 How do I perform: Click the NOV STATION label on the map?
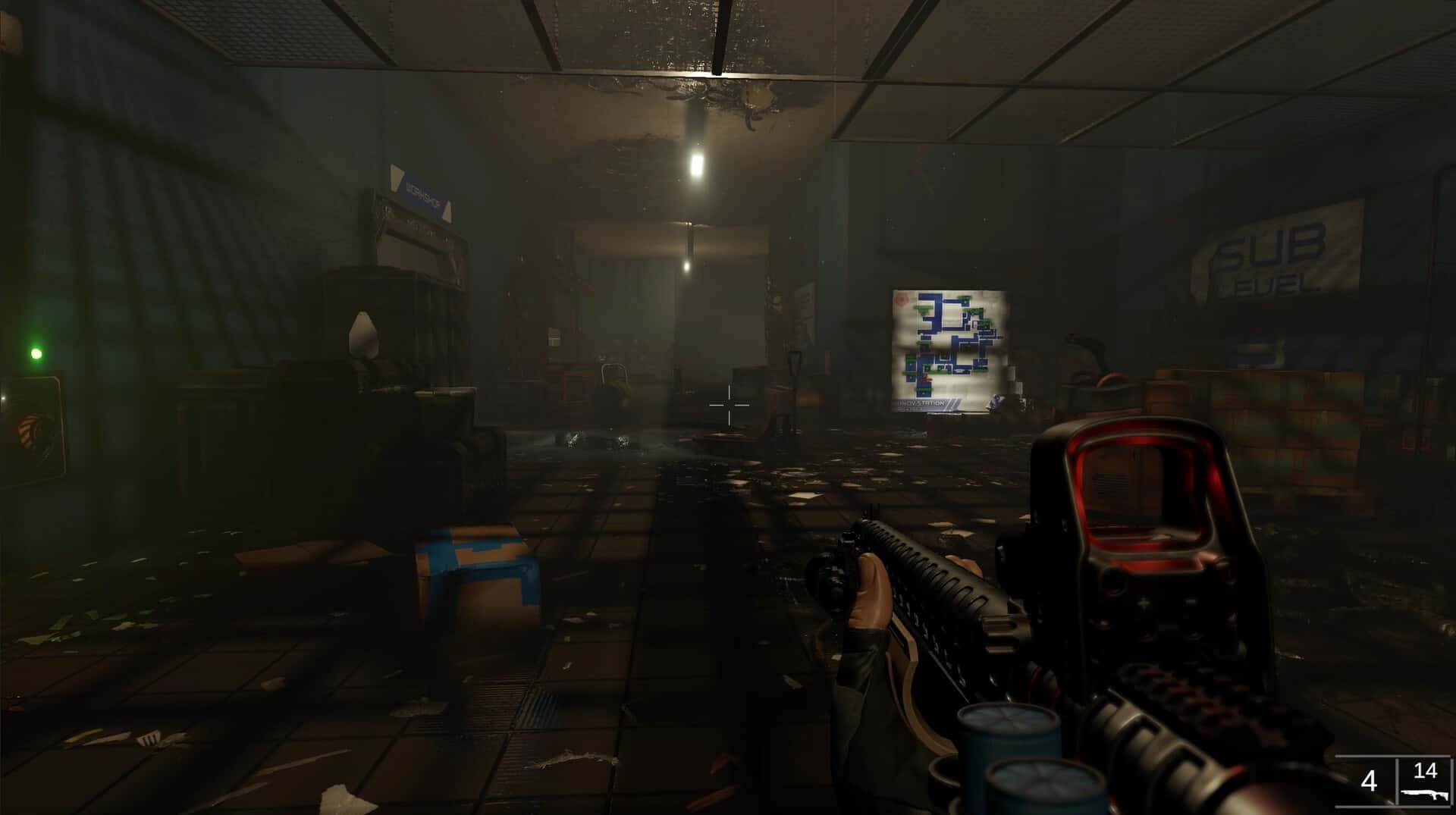coord(921,403)
